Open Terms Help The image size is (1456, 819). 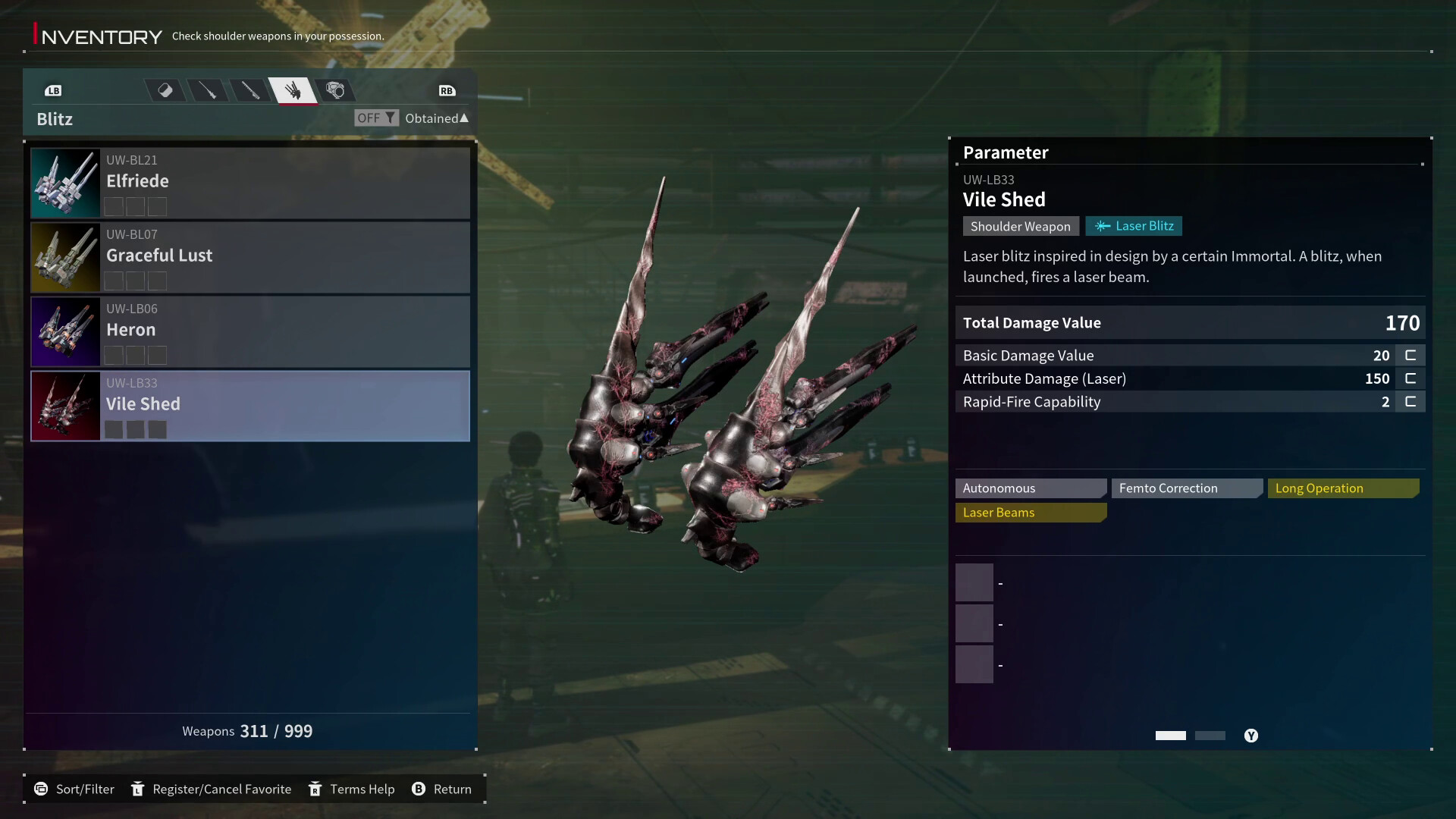tap(351, 789)
